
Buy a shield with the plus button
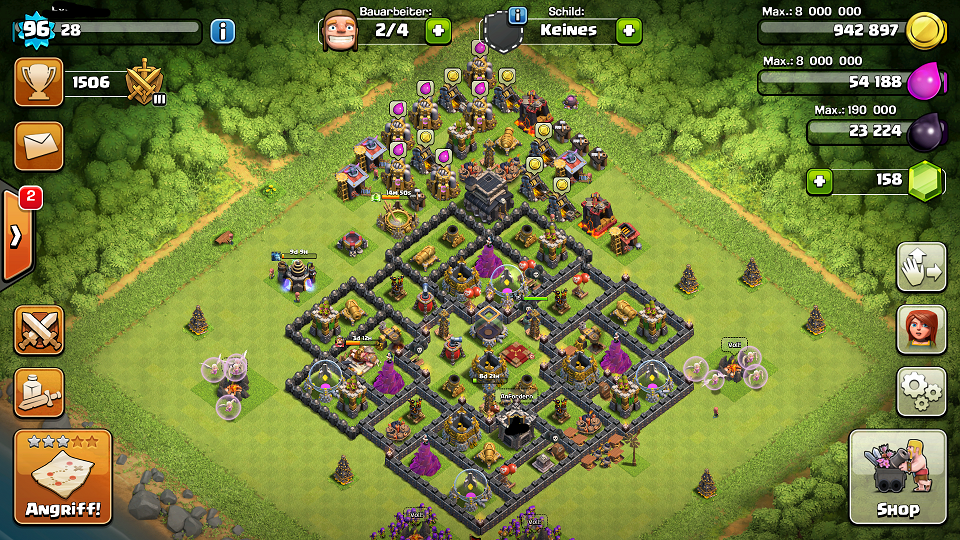(x=628, y=30)
